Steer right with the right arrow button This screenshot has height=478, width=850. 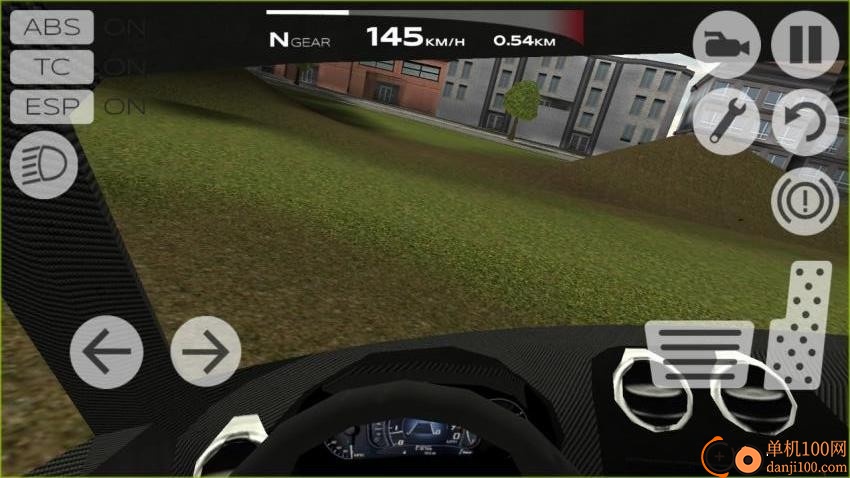(206, 352)
